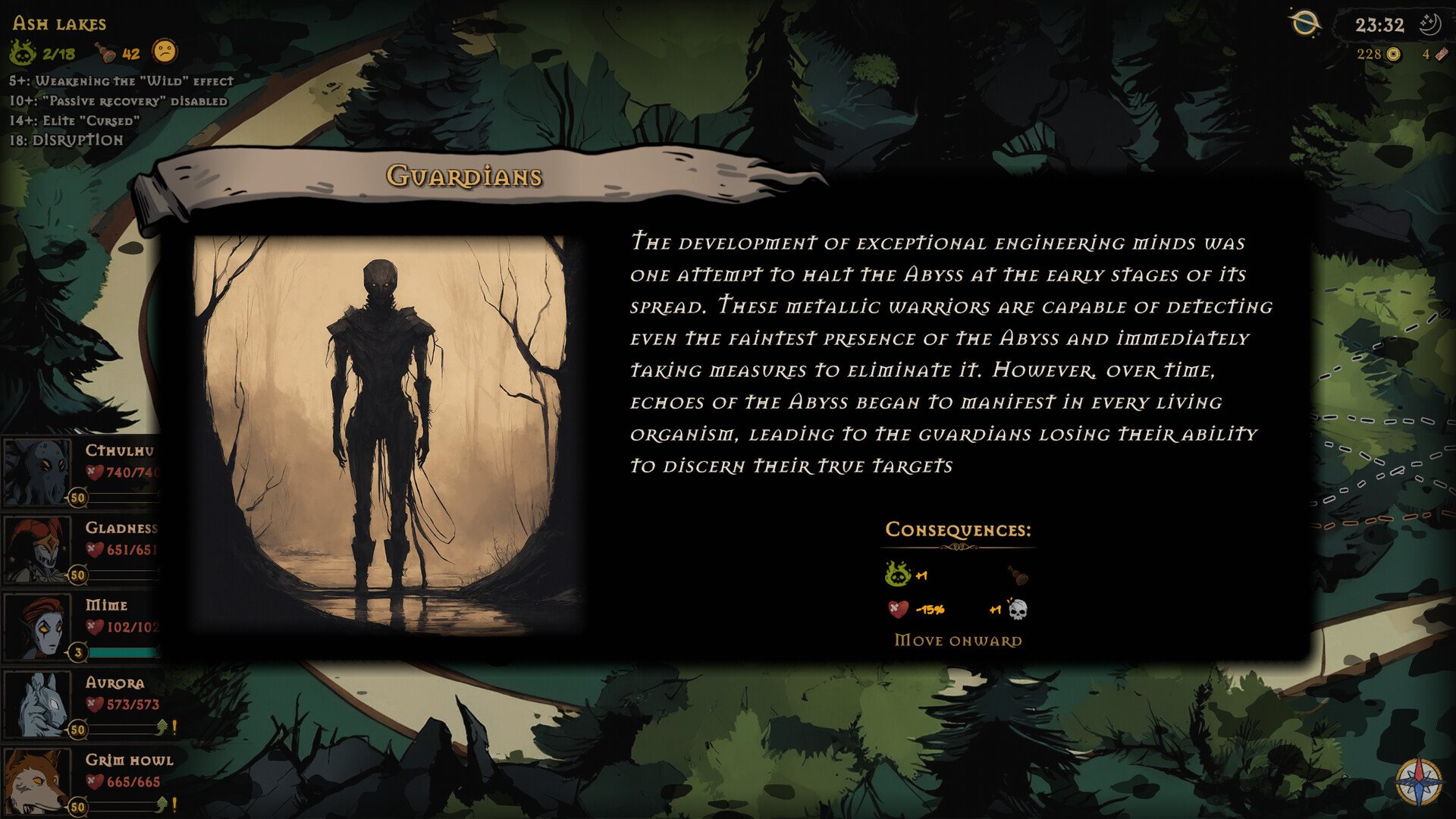
Task: Open the compass in the corner
Action: [x=1418, y=781]
